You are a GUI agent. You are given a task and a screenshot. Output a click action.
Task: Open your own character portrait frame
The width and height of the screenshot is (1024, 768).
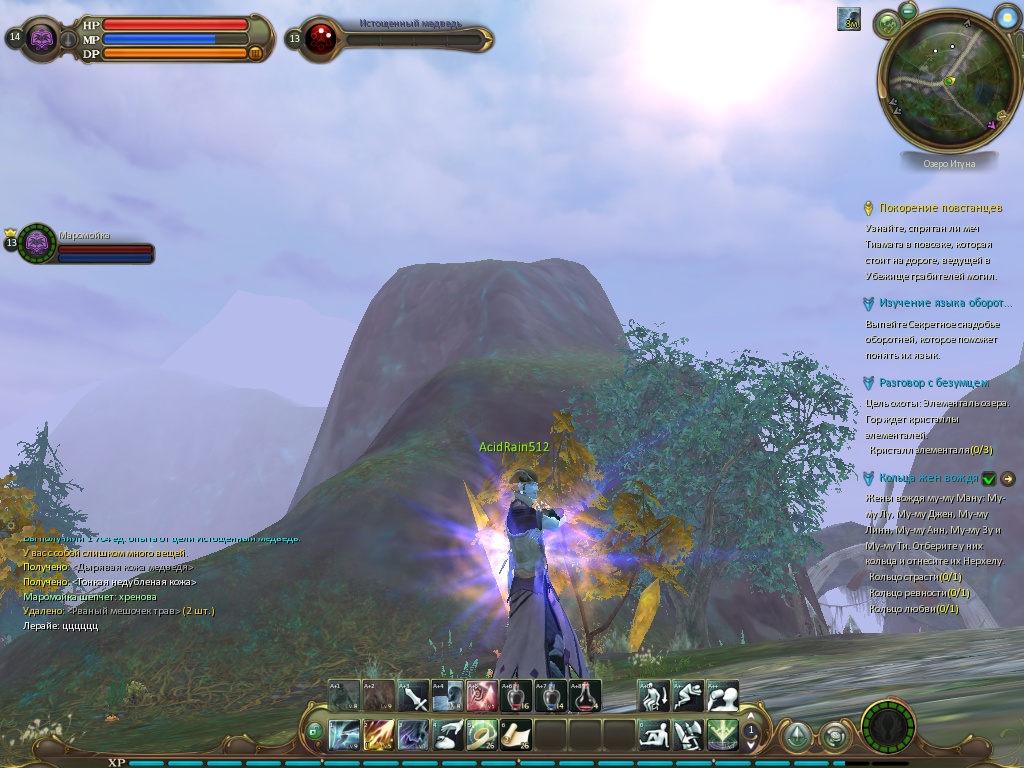42,38
